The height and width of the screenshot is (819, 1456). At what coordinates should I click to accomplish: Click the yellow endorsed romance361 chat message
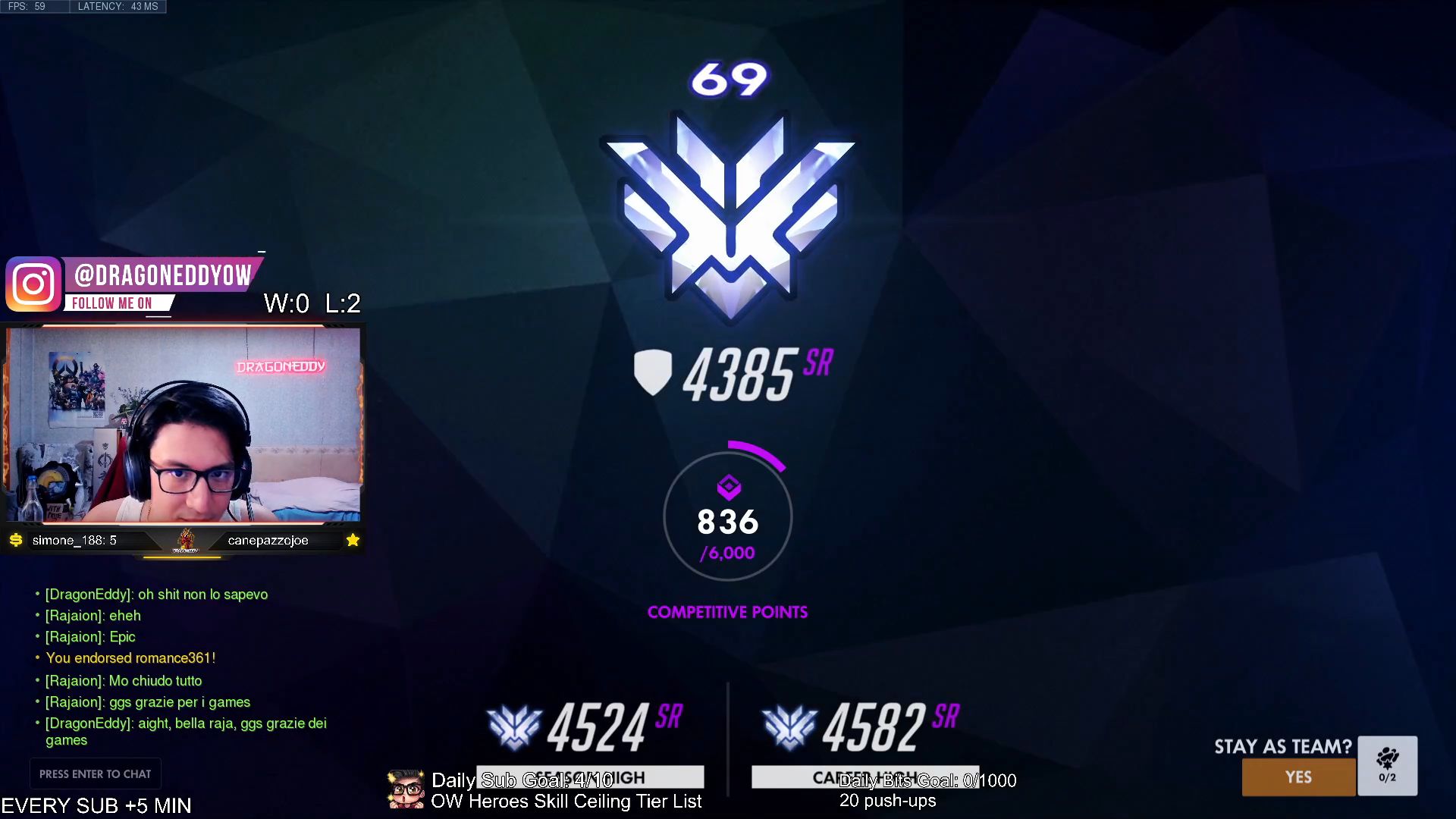pyautogui.click(x=131, y=657)
